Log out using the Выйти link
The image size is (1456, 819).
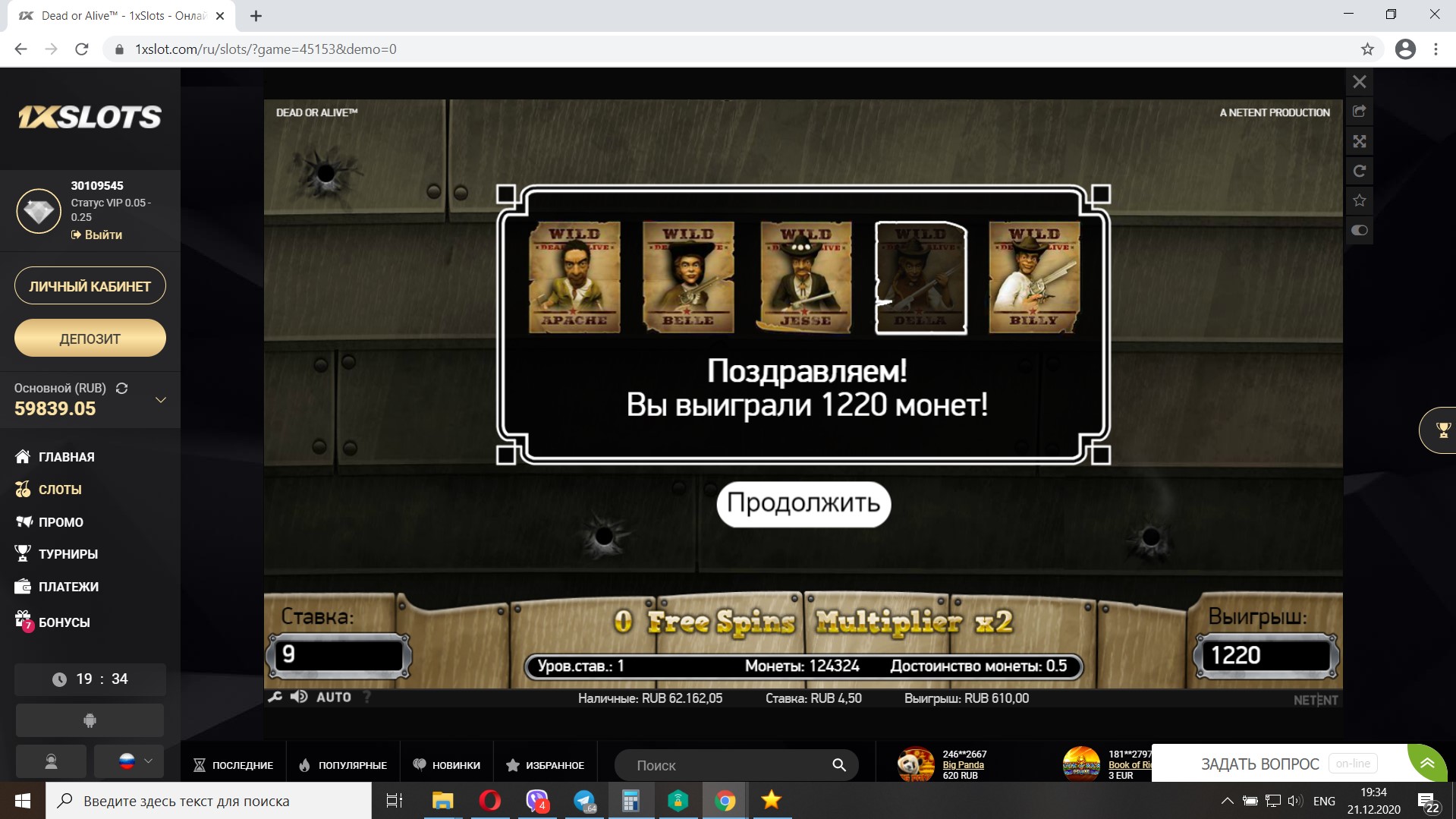click(x=102, y=235)
